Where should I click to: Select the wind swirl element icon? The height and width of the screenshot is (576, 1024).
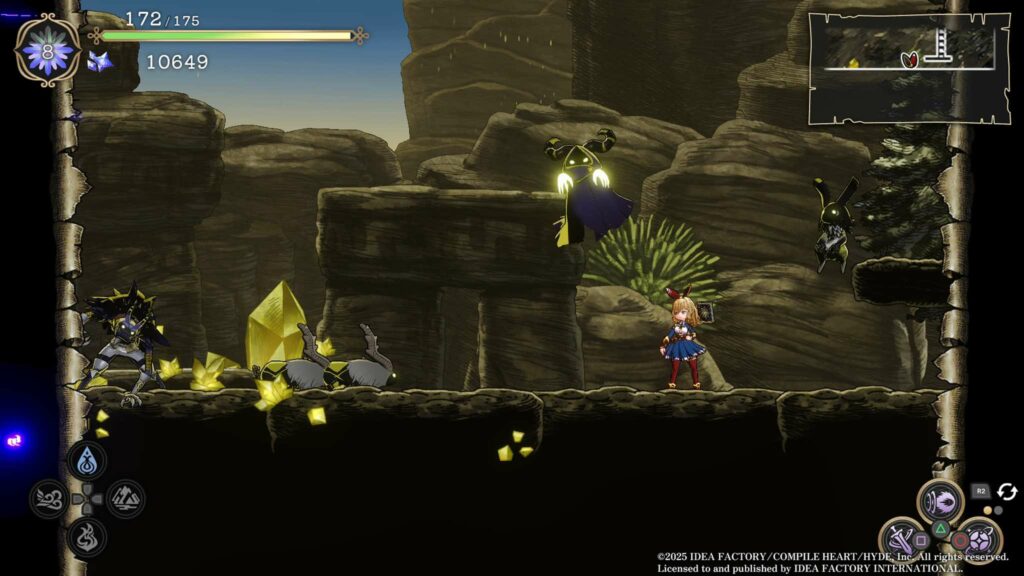point(49,498)
